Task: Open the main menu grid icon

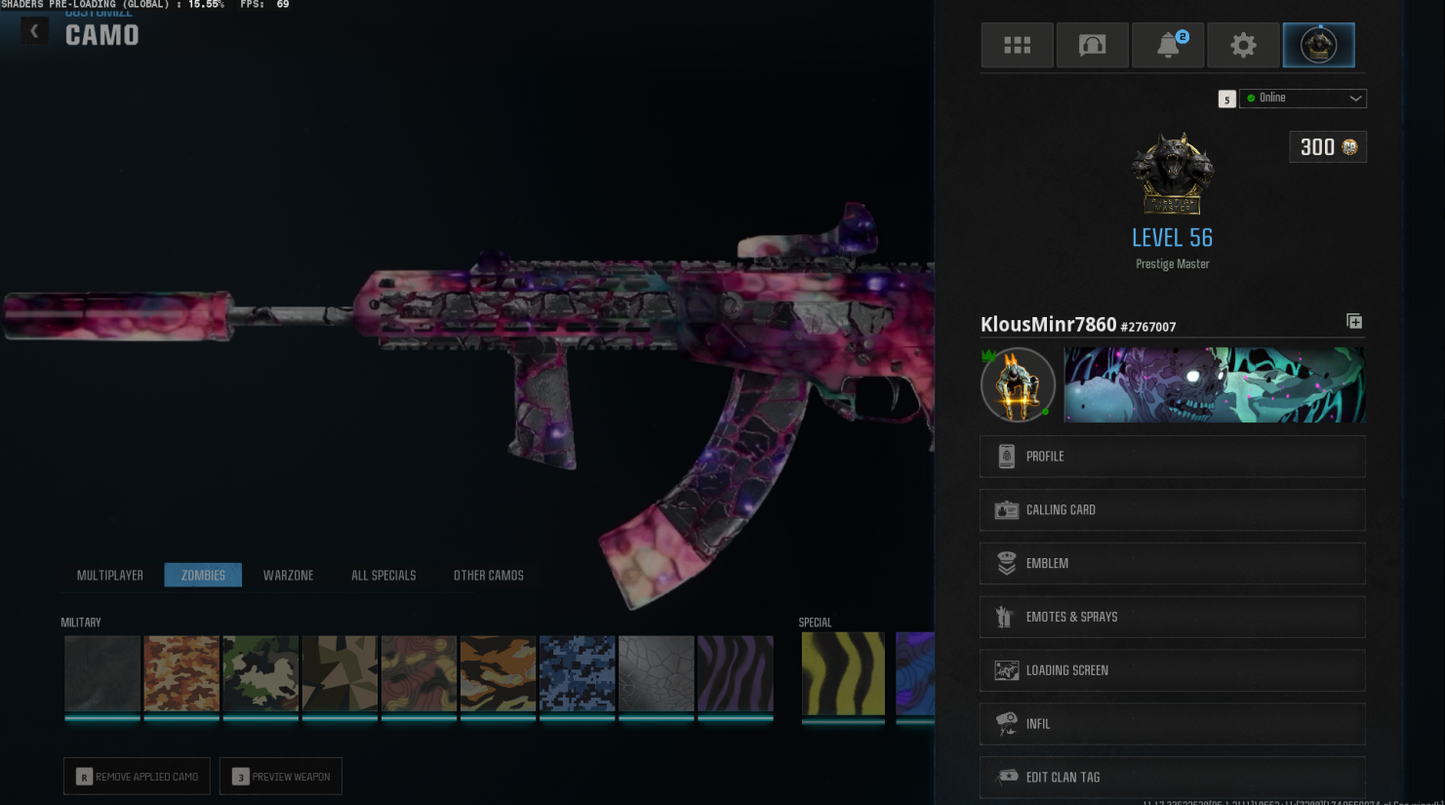Action: click(x=1017, y=44)
